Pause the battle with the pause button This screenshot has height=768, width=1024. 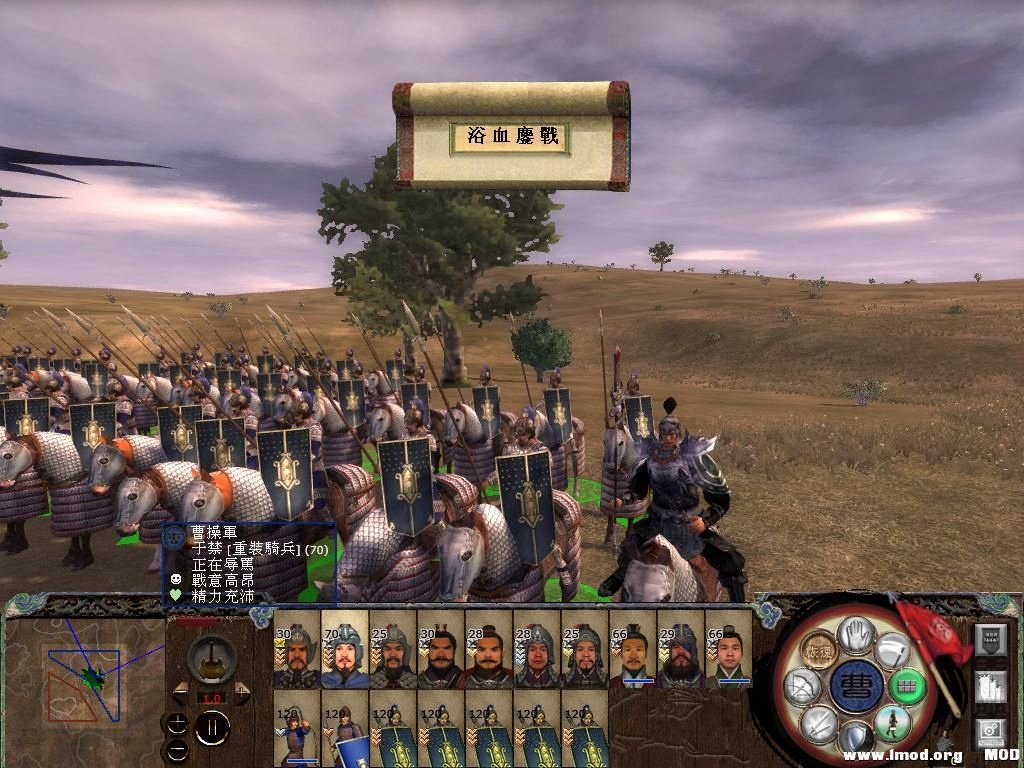212,728
